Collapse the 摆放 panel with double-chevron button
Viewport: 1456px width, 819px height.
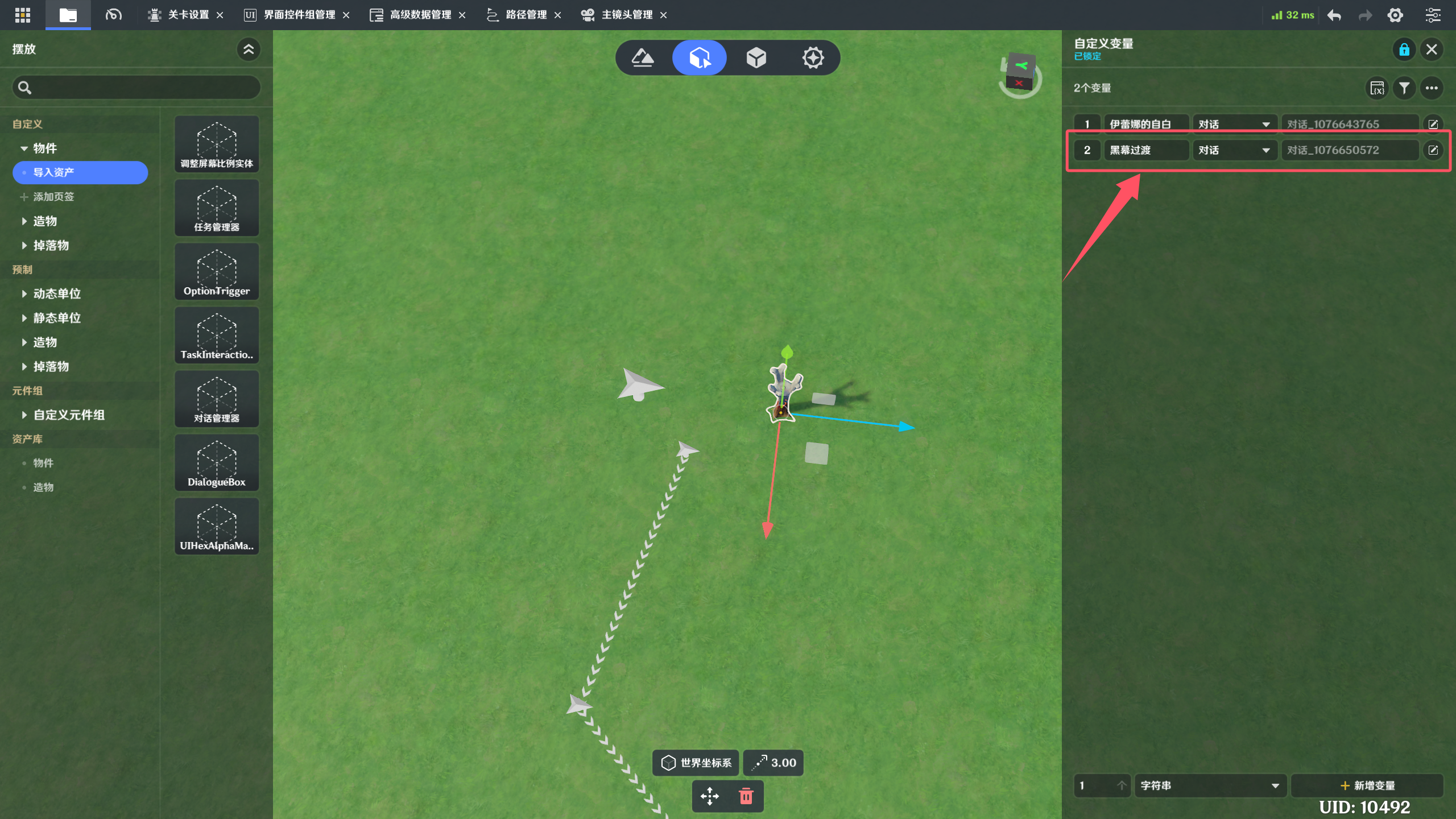[x=249, y=49]
